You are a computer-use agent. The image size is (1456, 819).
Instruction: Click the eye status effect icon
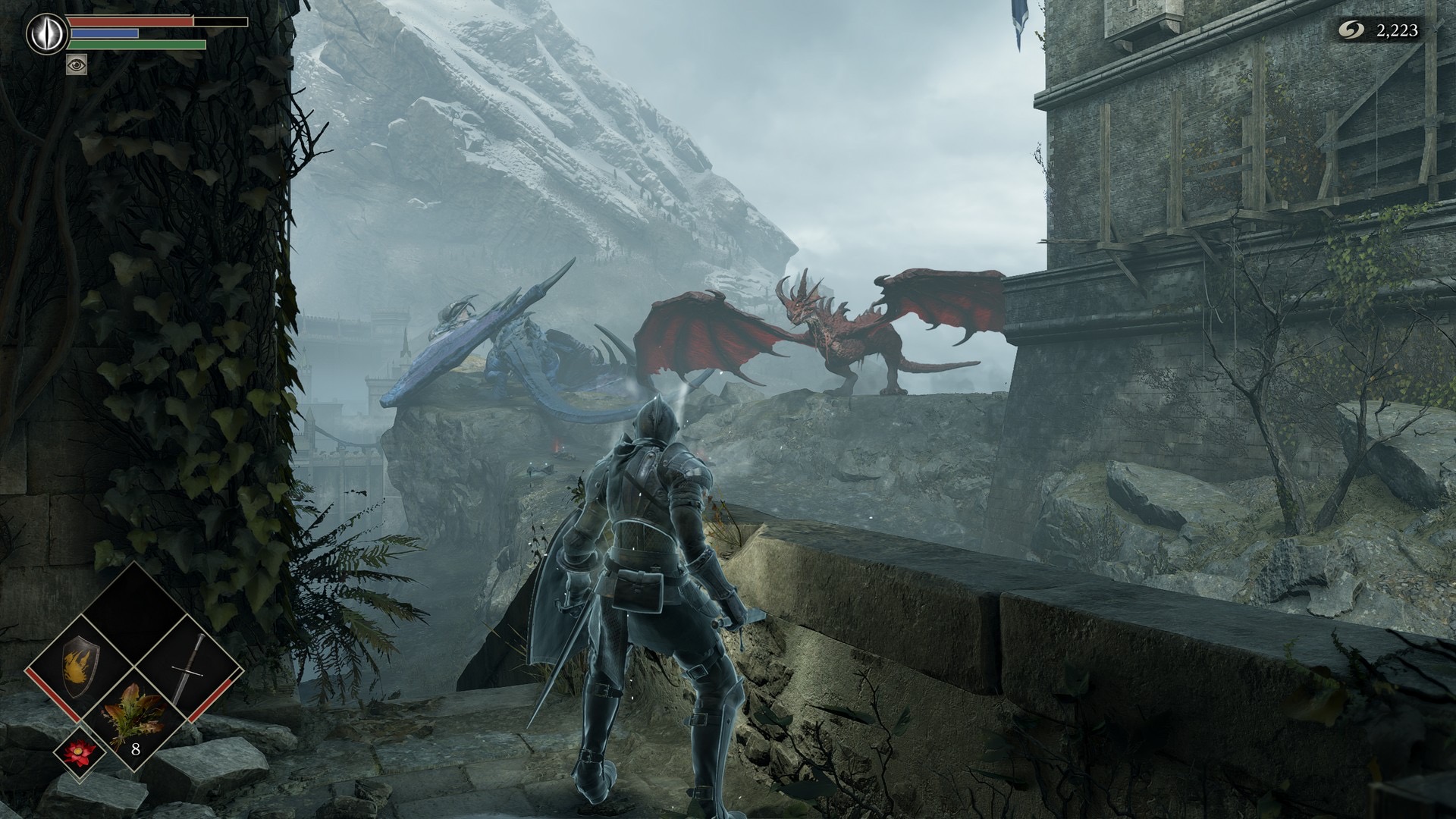coord(77,64)
